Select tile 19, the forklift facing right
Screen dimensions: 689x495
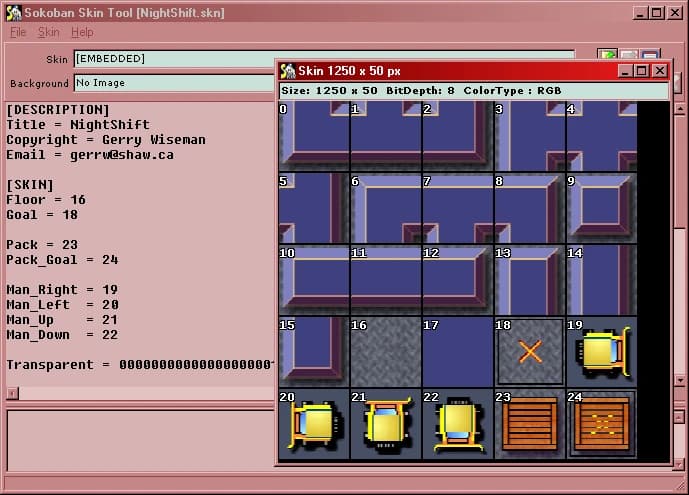[x=602, y=351]
